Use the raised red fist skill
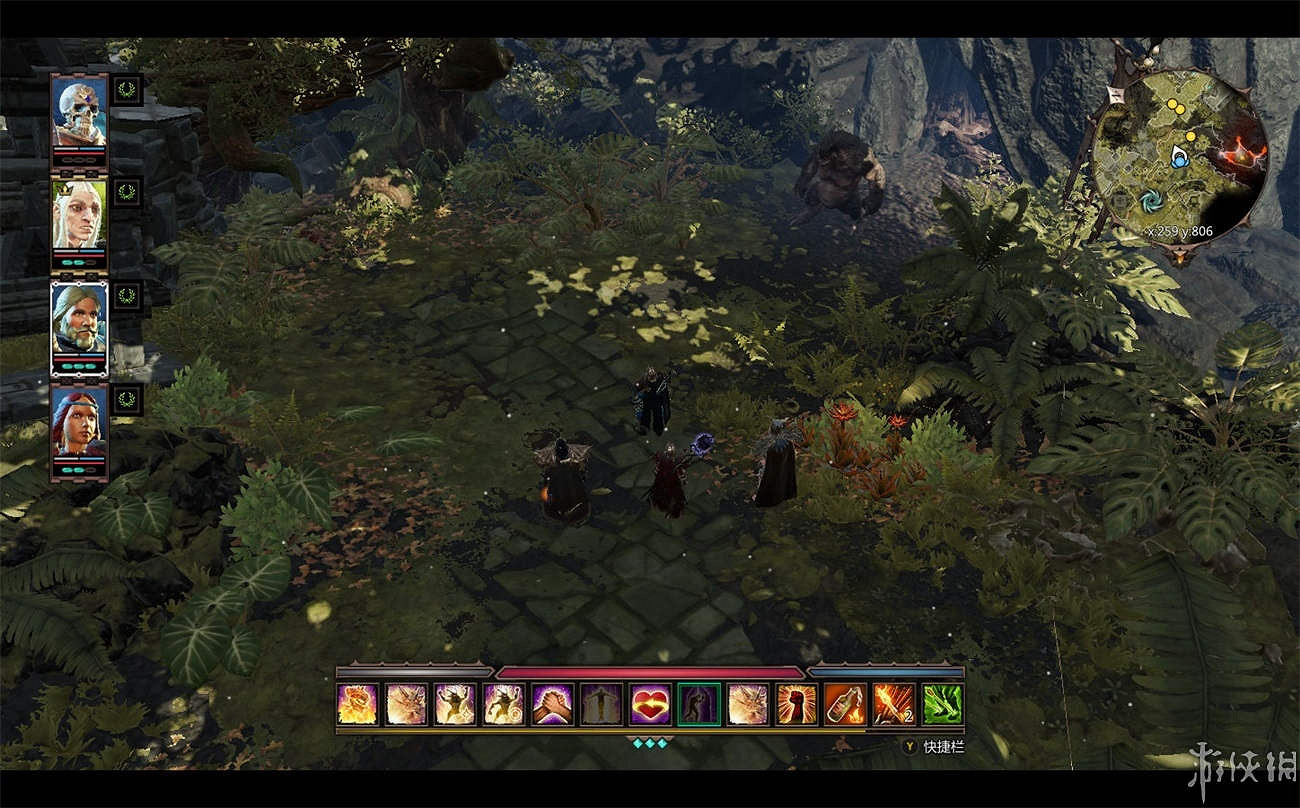 [796, 704]
